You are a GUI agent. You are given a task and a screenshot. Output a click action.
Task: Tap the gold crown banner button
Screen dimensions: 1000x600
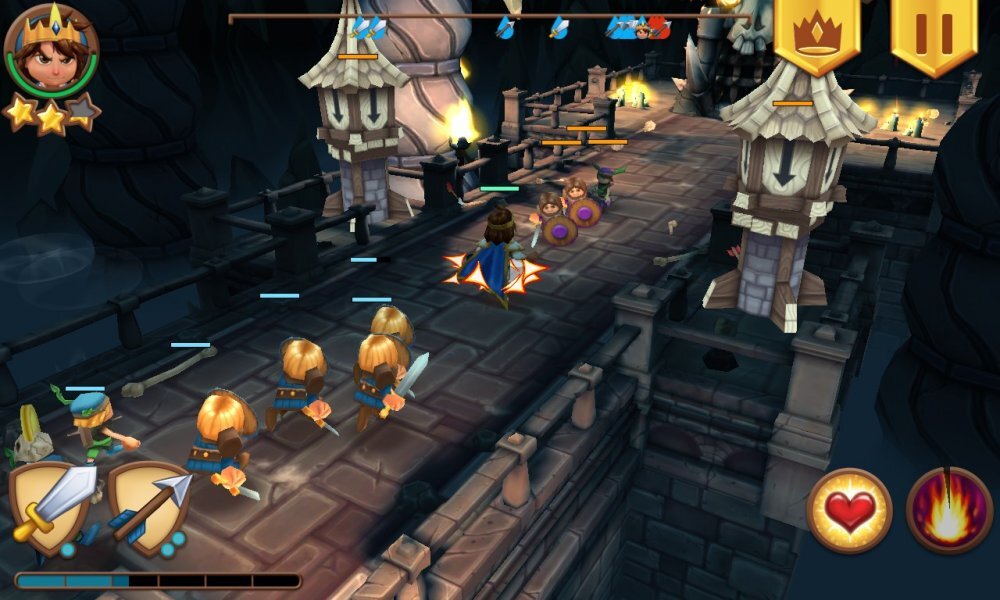click(x=817, y=33)
